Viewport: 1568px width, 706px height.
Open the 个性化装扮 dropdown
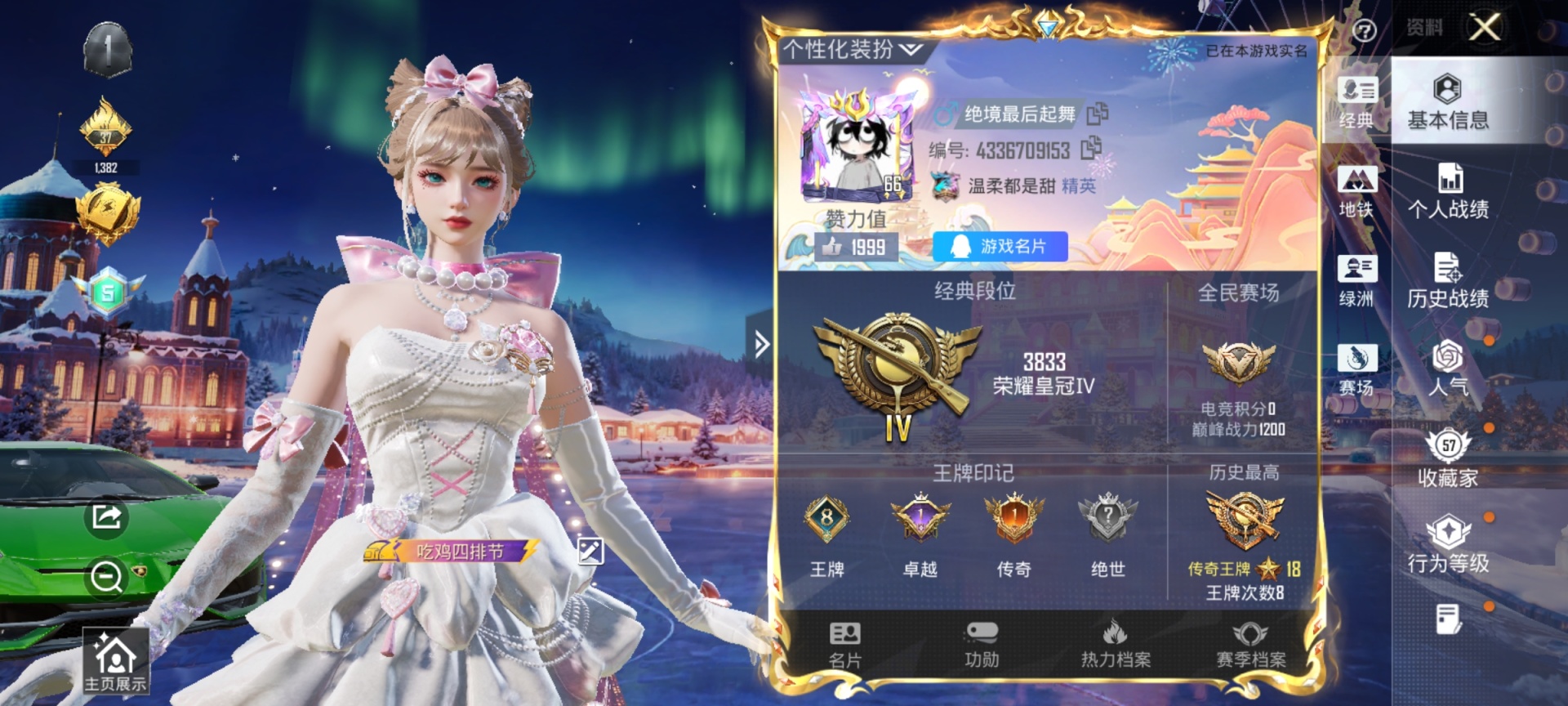[853, 50]
